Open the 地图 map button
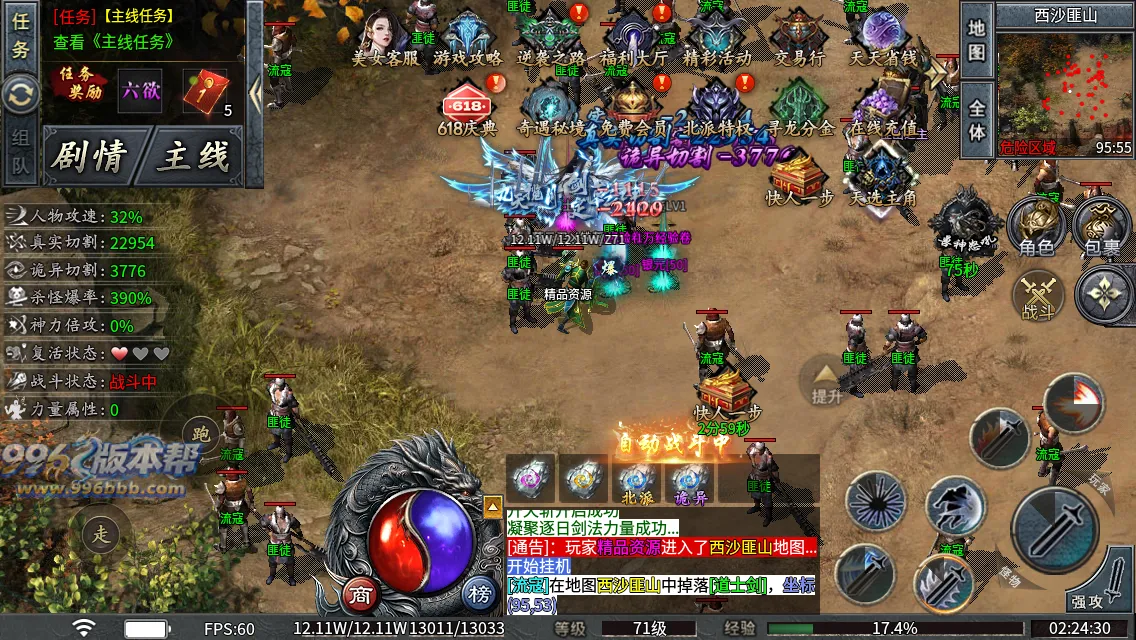 [x=977, y=40]
